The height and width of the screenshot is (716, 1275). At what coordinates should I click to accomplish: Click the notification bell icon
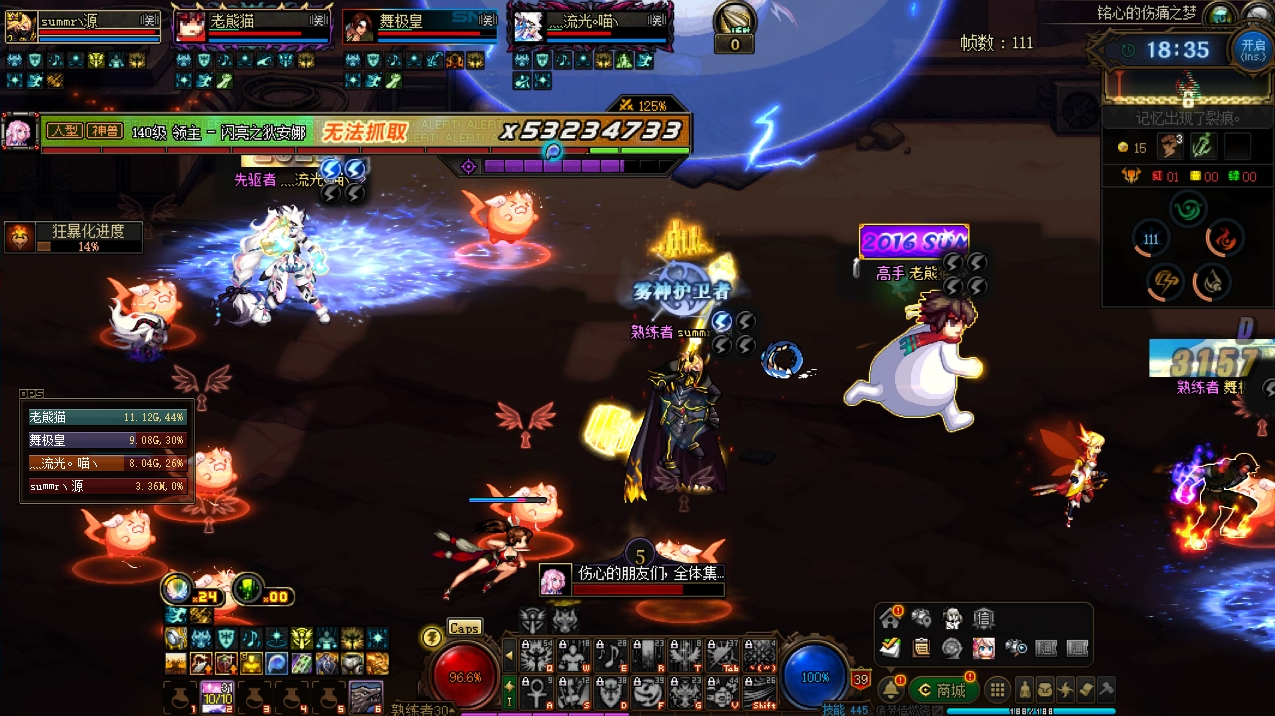coord(890,690)
